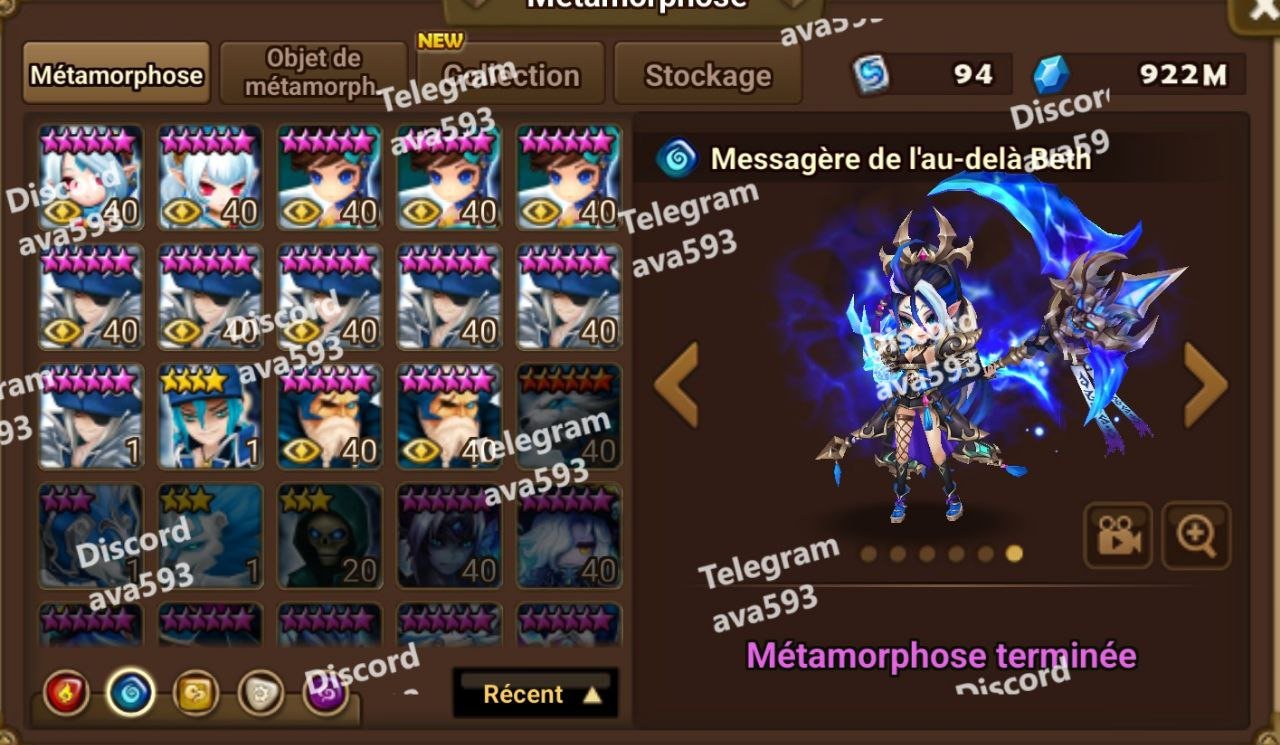Viewport: 1280px width, 745px height.
Task: Zoom in on the Beth skin preview
Action: point(1196,536)
